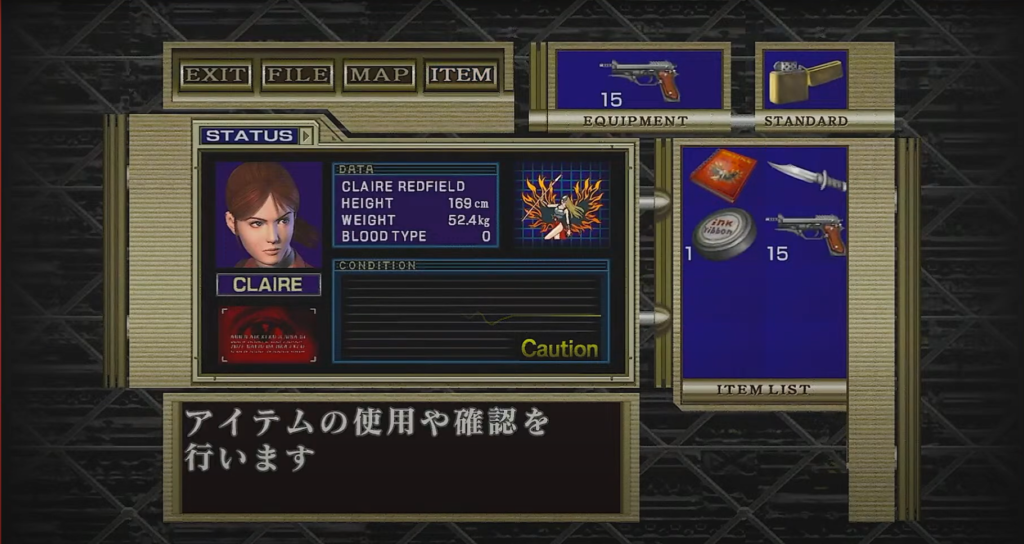The width and height of the screenshot is (1024, 544).
Task: Select the EXIT menu button
Action: point(216,75)
